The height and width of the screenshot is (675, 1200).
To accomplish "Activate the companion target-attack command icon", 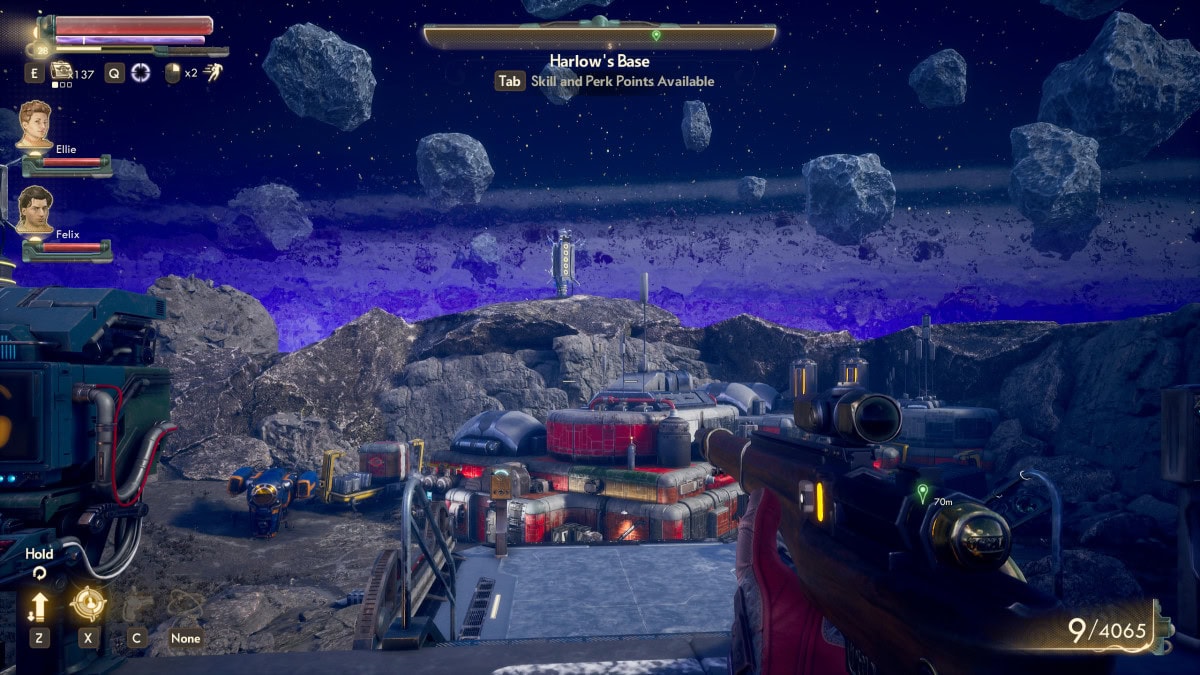I will [88, 604].
